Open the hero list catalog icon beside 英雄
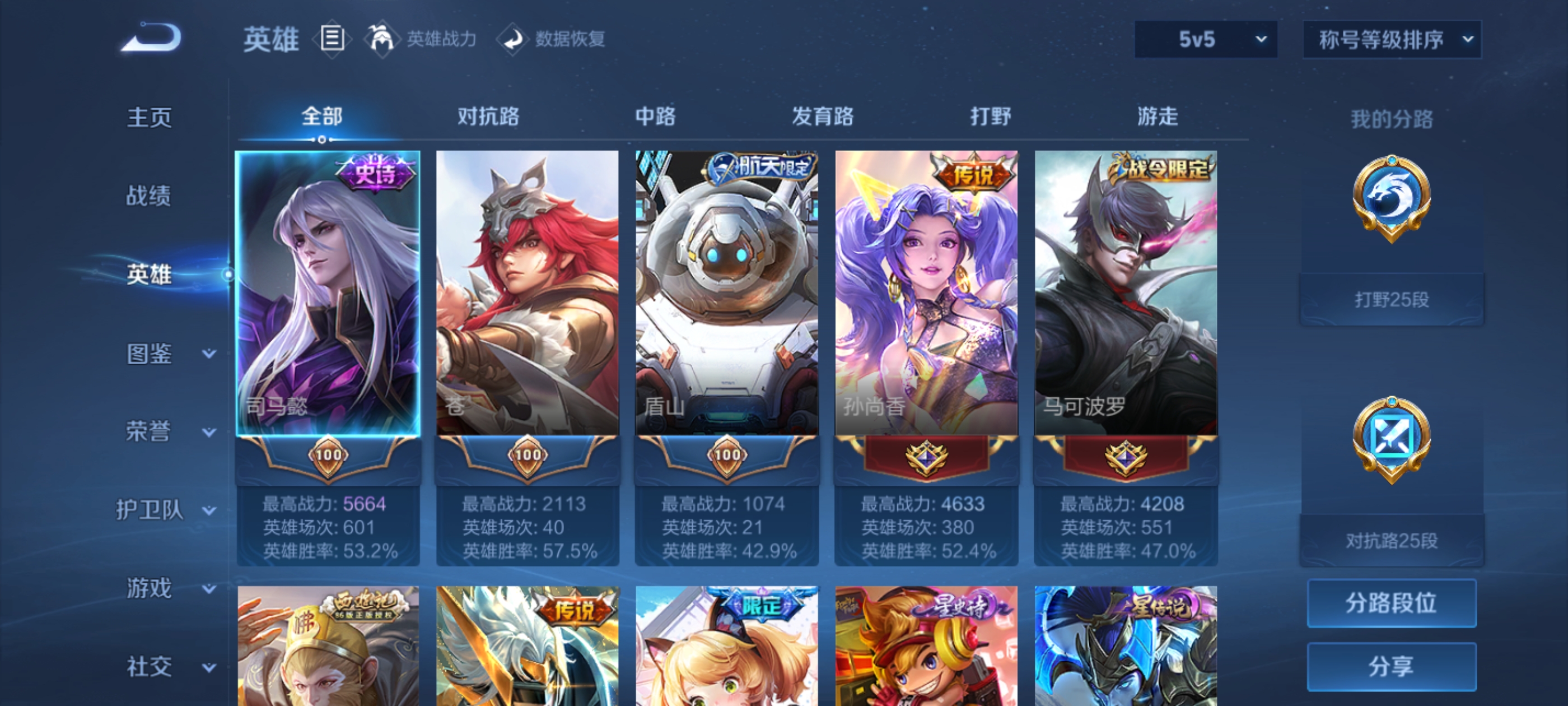The height and width of the screenshot is (706, 1568). pos(332,38)
